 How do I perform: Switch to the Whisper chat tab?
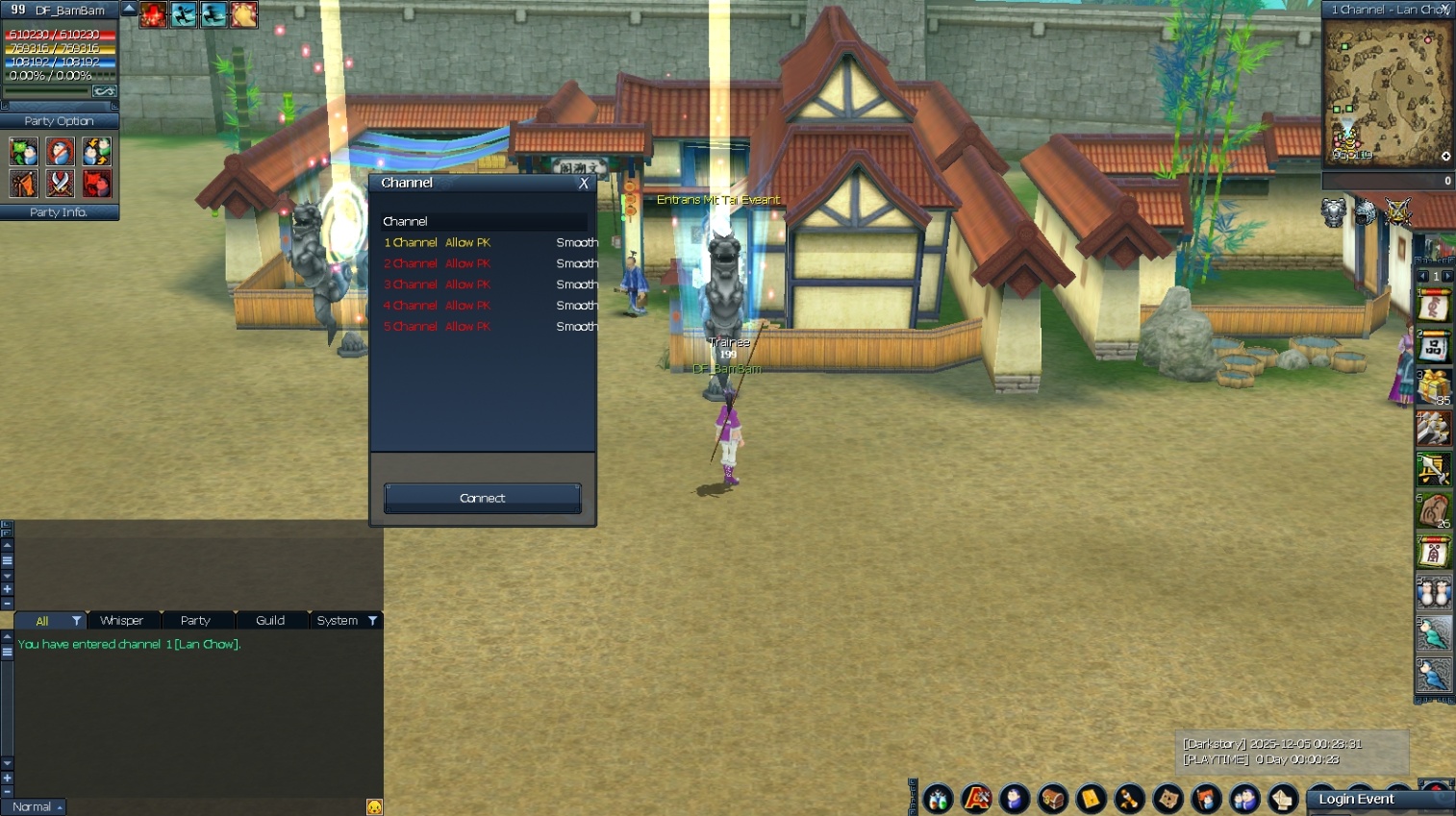click(x=122, y=621)
